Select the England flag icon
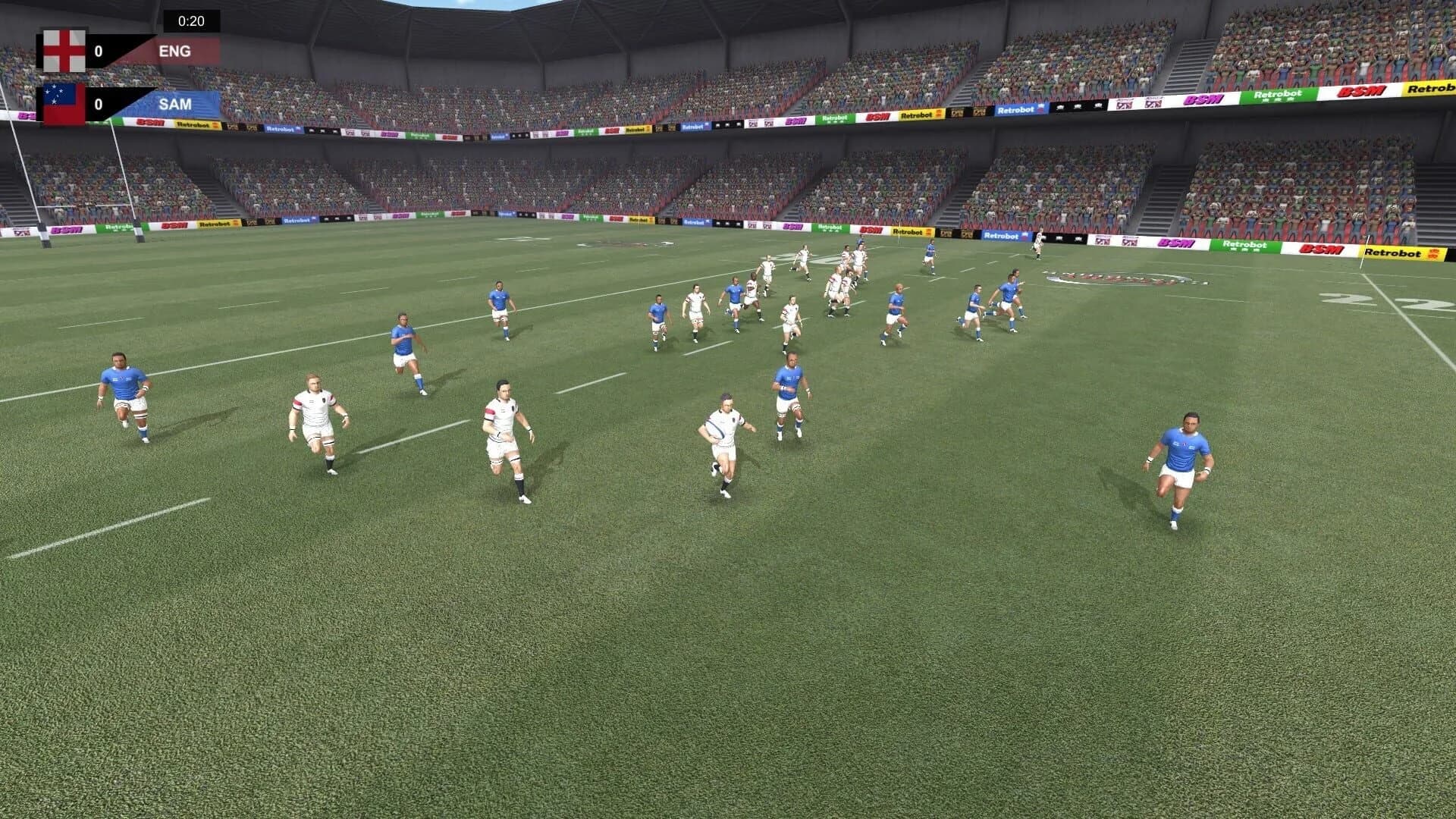Image resolution: width=1456 pixels, height=819 pixels. (x=64, y=50)
